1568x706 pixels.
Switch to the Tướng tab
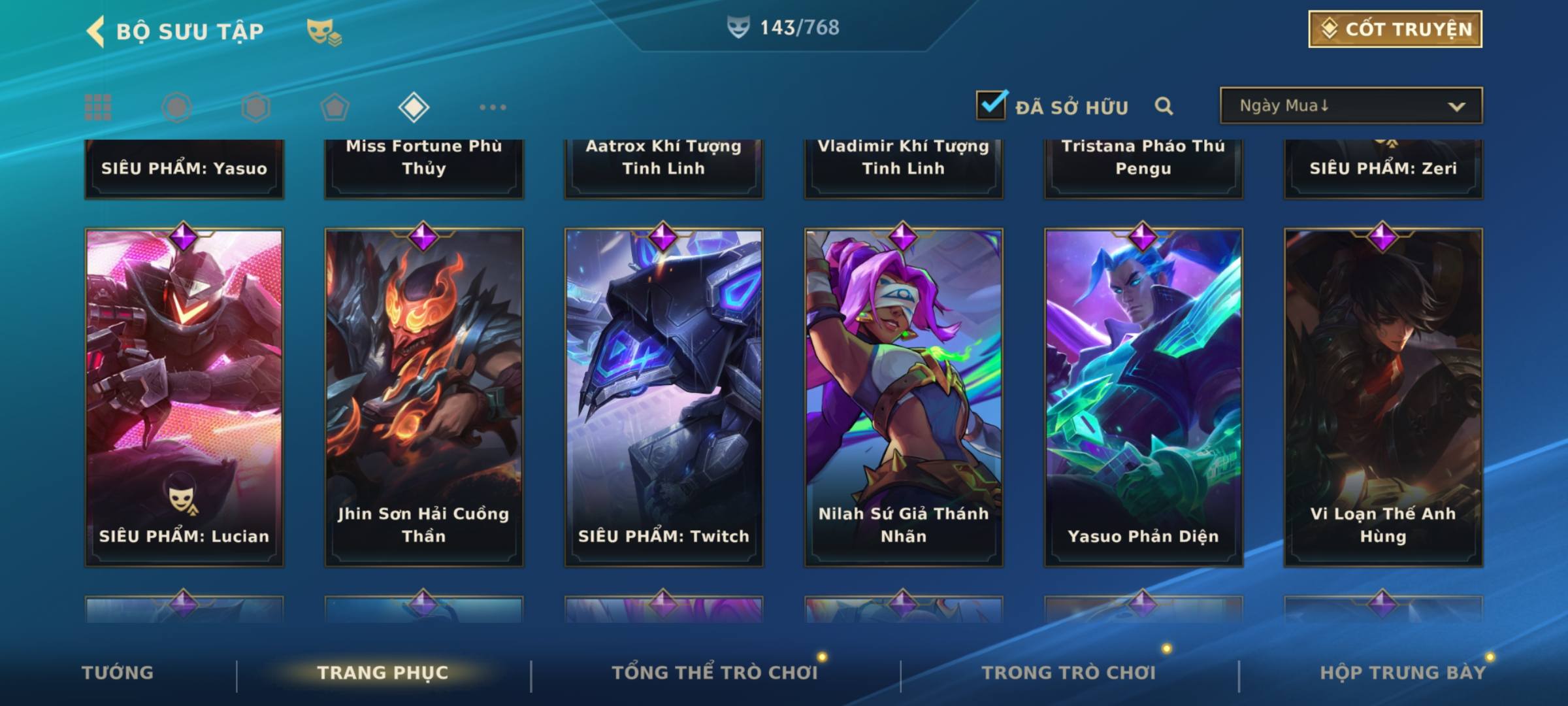click(118, 673)
